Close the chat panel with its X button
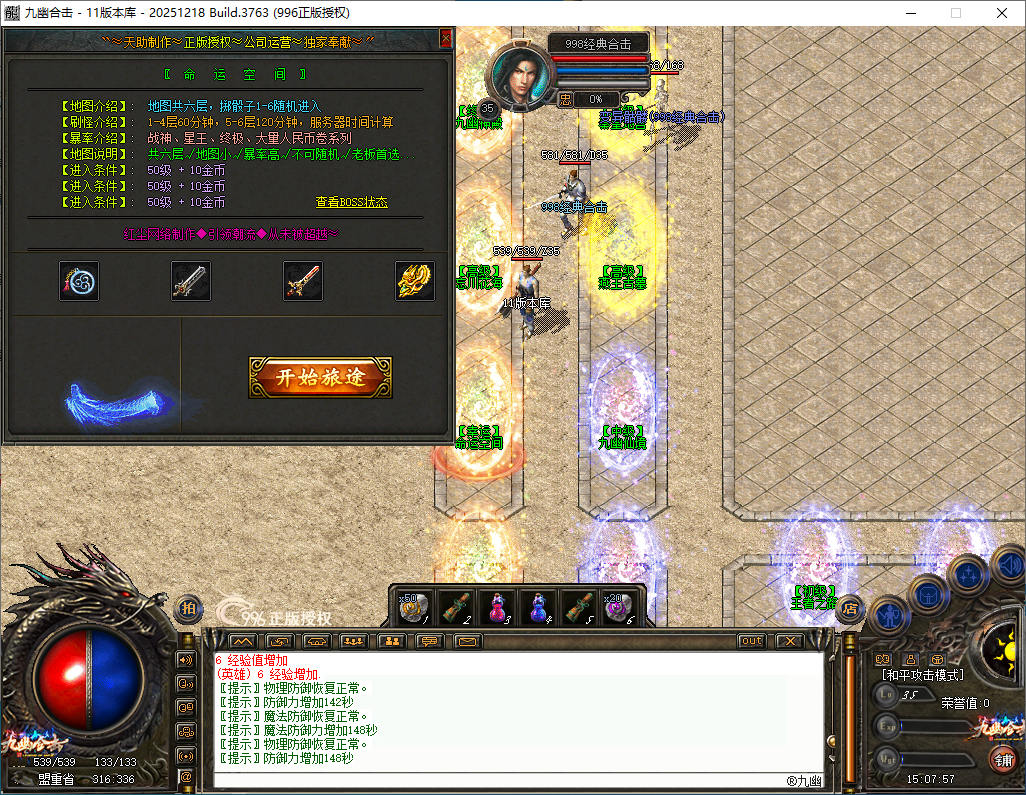This screenshot has width=1026, height=795. coord(790,641)
